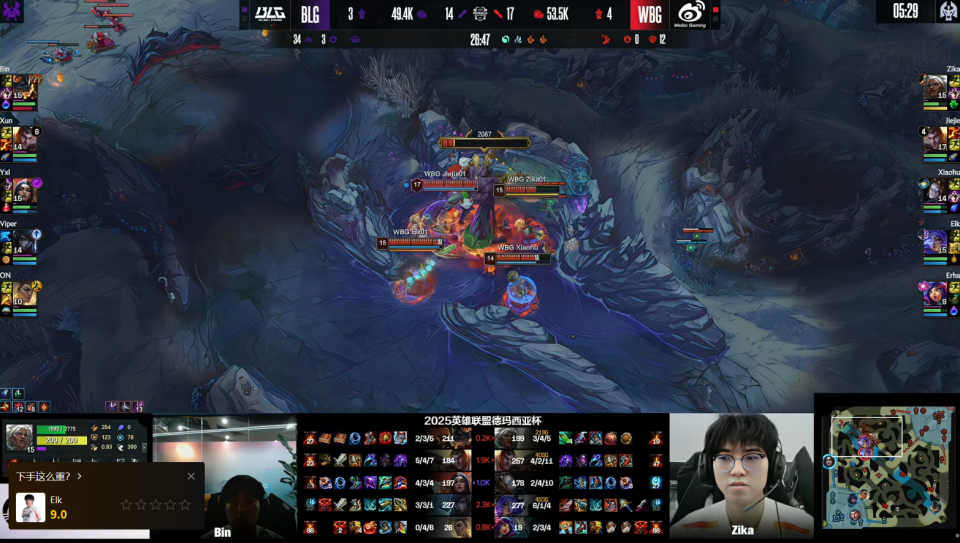Give Elk a five-star rating
Viewport: 960px width, 543px height.
tap(185, 505)
